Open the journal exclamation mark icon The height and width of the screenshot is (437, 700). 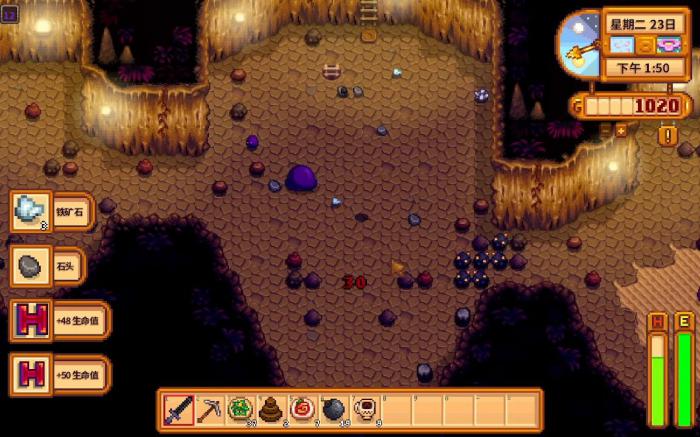click(x=667, y=136)
